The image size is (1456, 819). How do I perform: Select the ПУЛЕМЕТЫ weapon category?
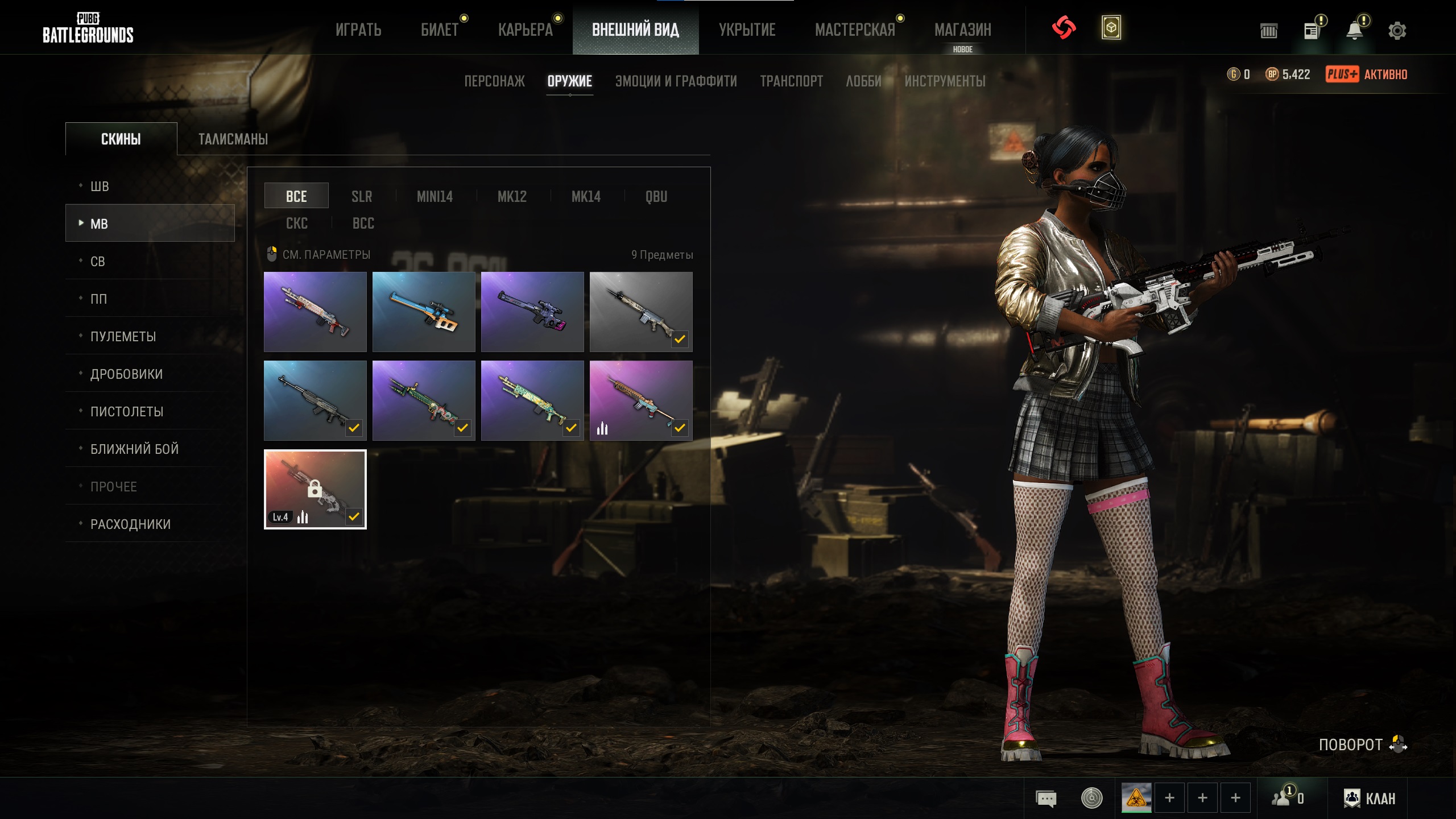[123, 337]
